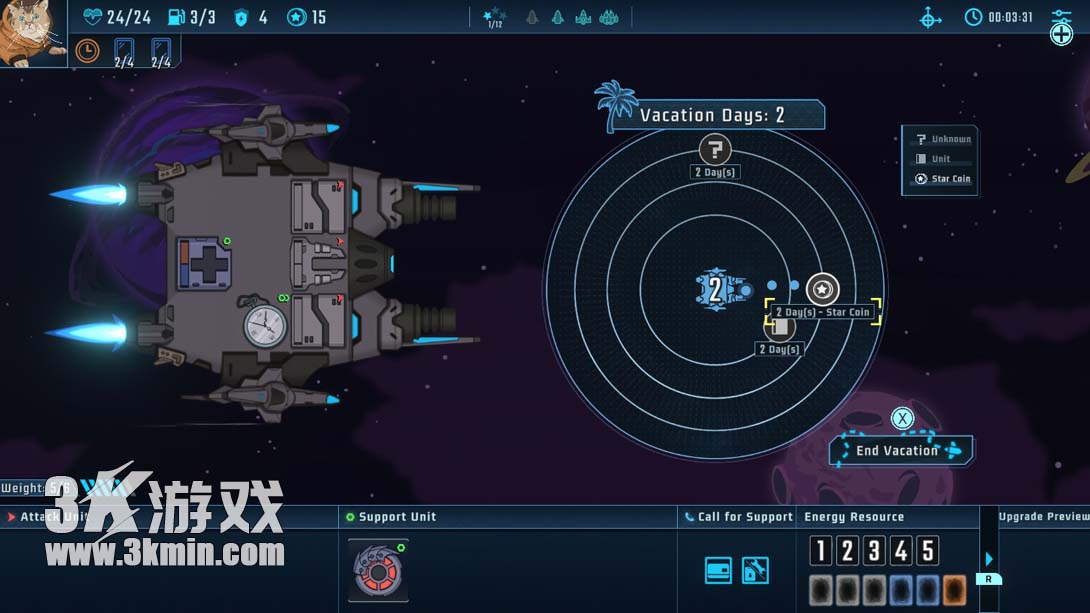Select the player ship marker at map center

[x=716, y=290]
